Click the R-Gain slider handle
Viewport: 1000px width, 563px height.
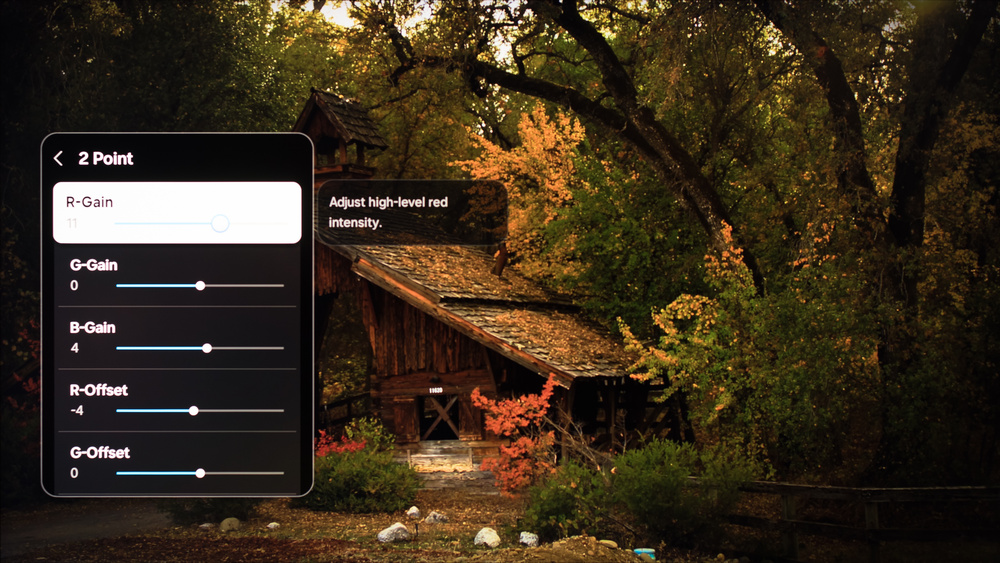[x=220, y=223]
